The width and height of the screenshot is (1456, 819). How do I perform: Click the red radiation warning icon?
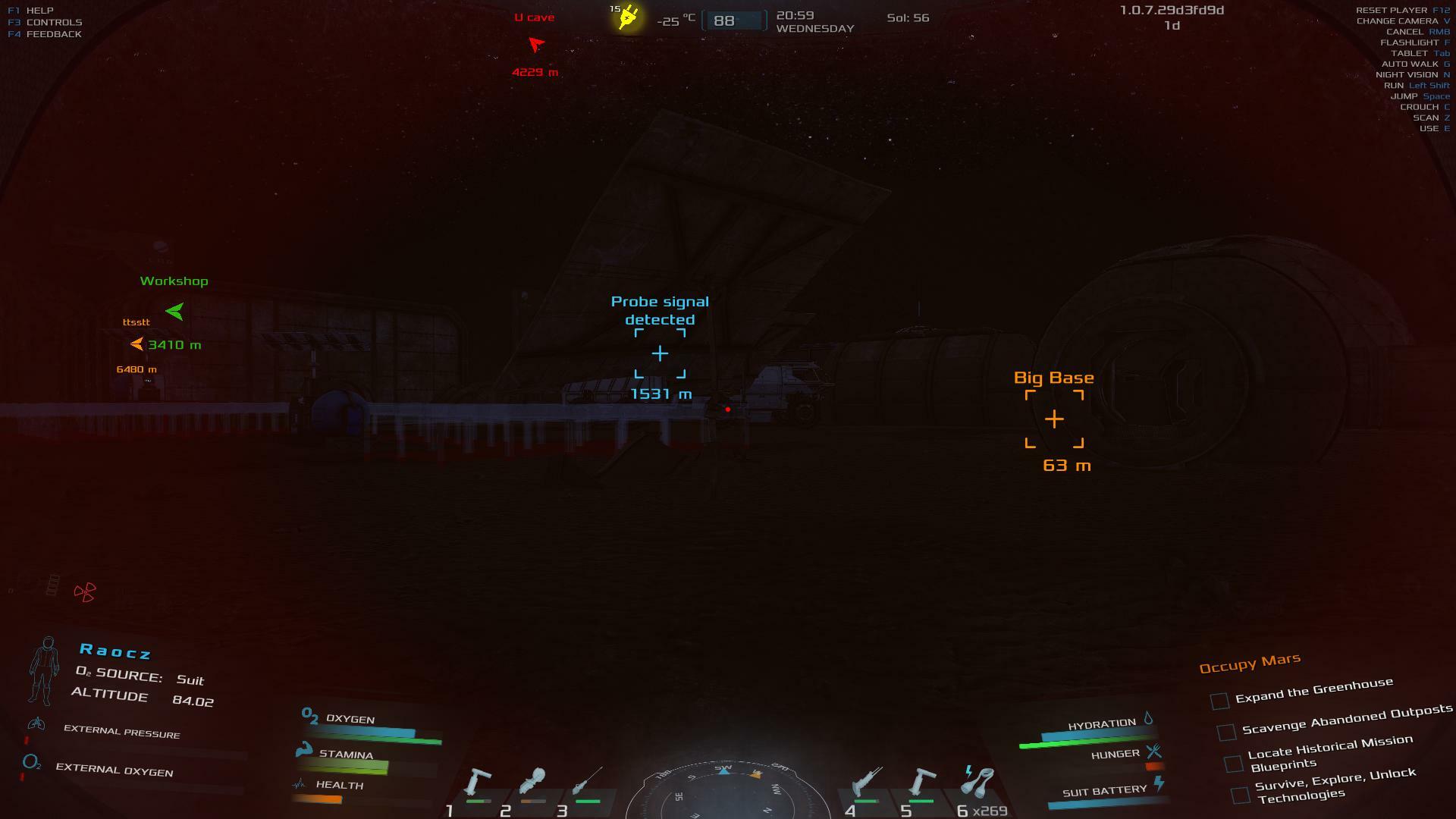(85, 592)
